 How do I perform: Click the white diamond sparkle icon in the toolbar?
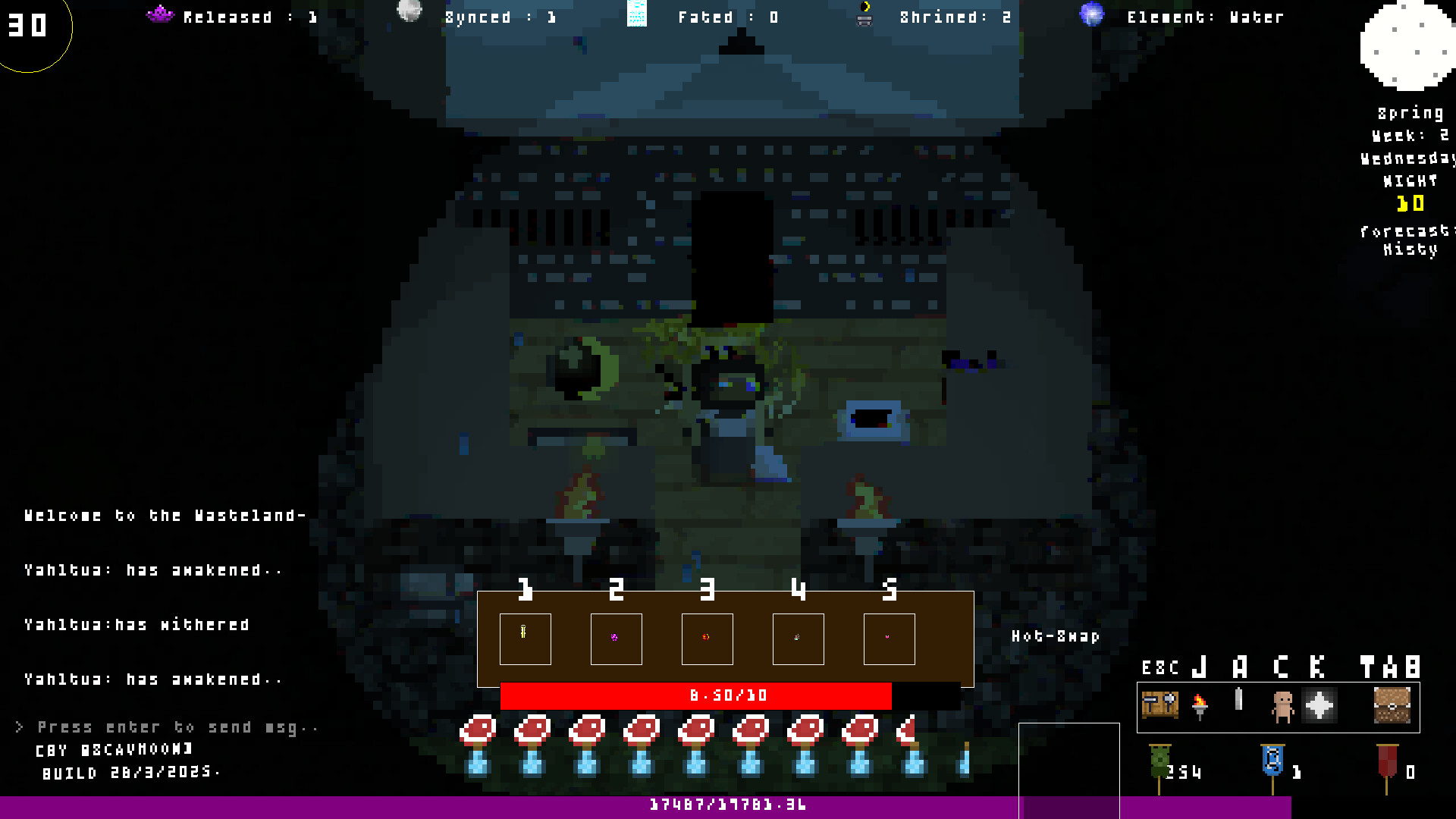[x=1319, y=705]
